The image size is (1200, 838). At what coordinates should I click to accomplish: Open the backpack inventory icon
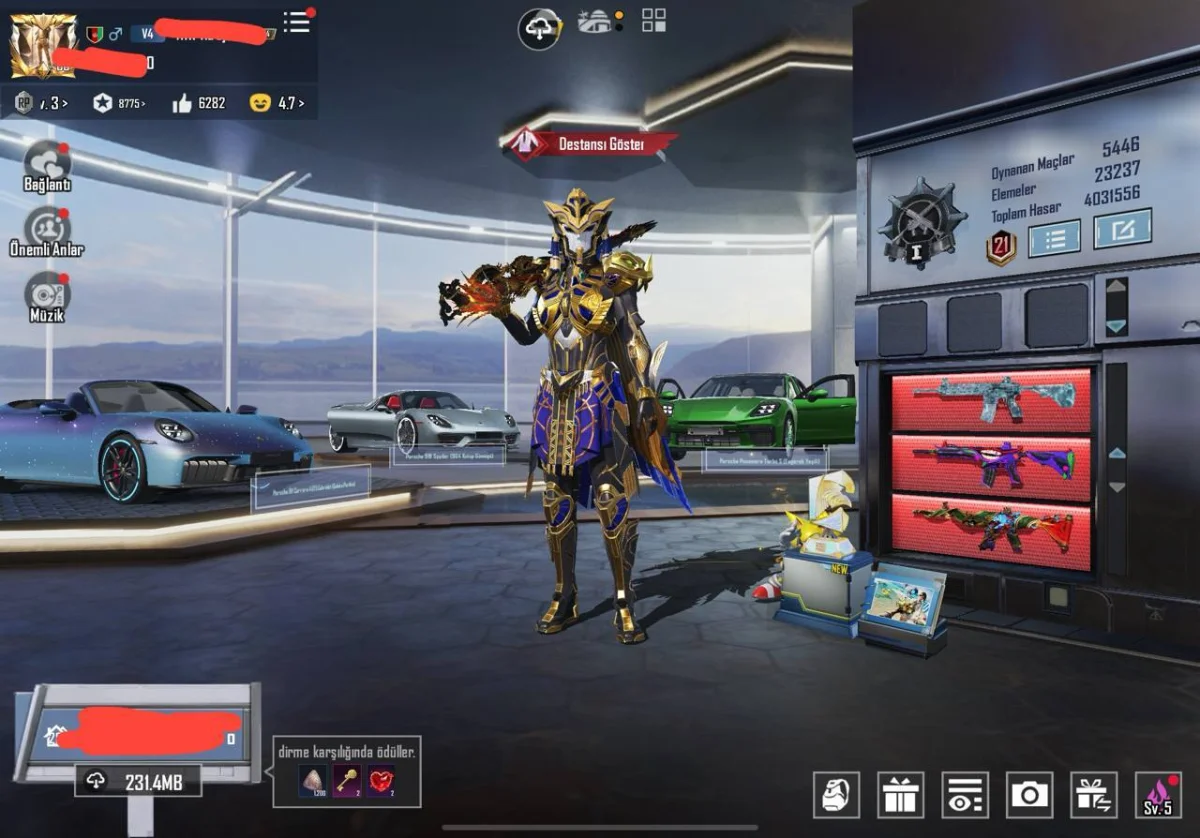(836, 795)
